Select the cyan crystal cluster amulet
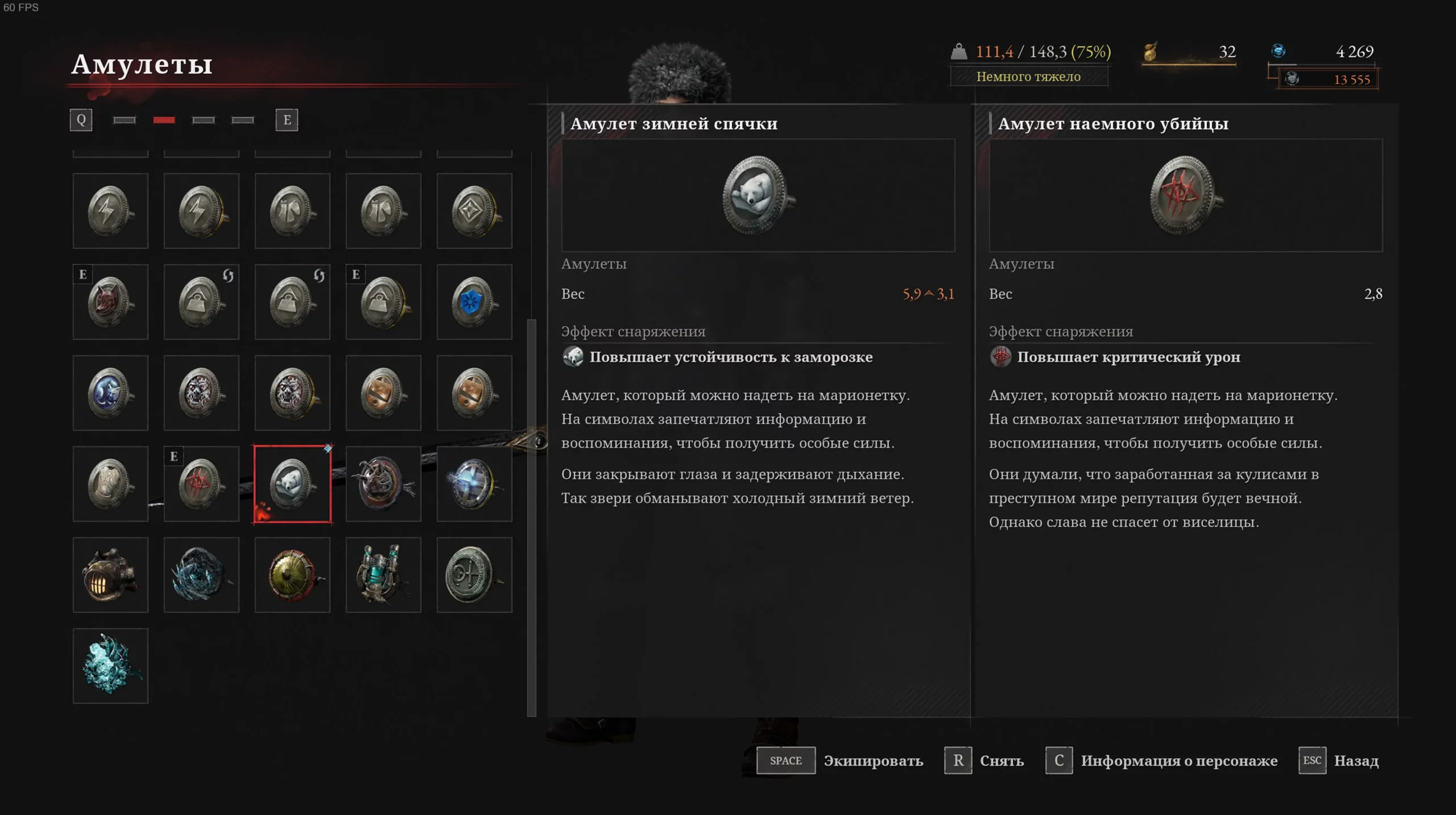1456x815 pixels. (x=110, y=666)
